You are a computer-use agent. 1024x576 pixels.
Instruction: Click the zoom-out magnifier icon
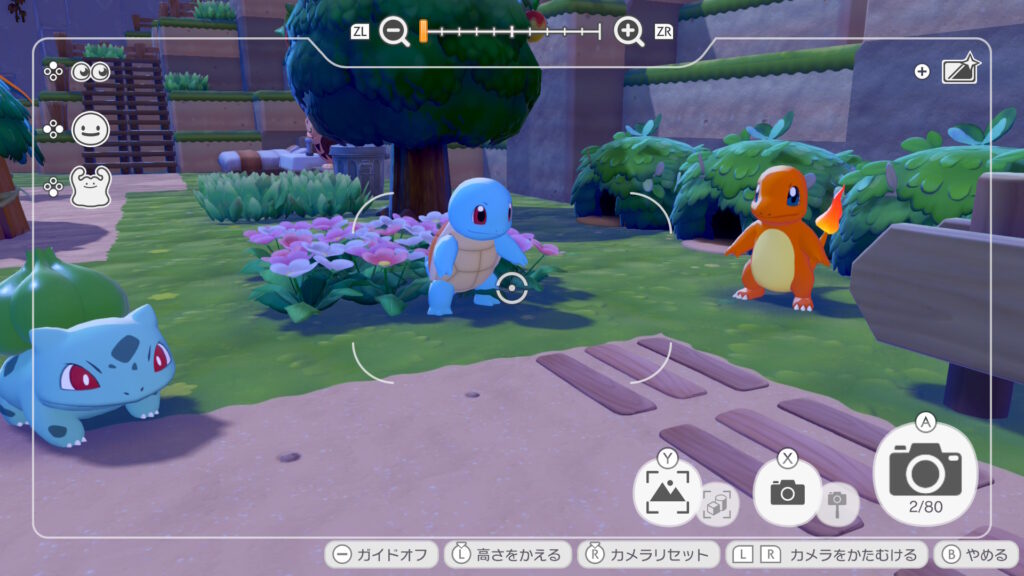click(395, 32)
